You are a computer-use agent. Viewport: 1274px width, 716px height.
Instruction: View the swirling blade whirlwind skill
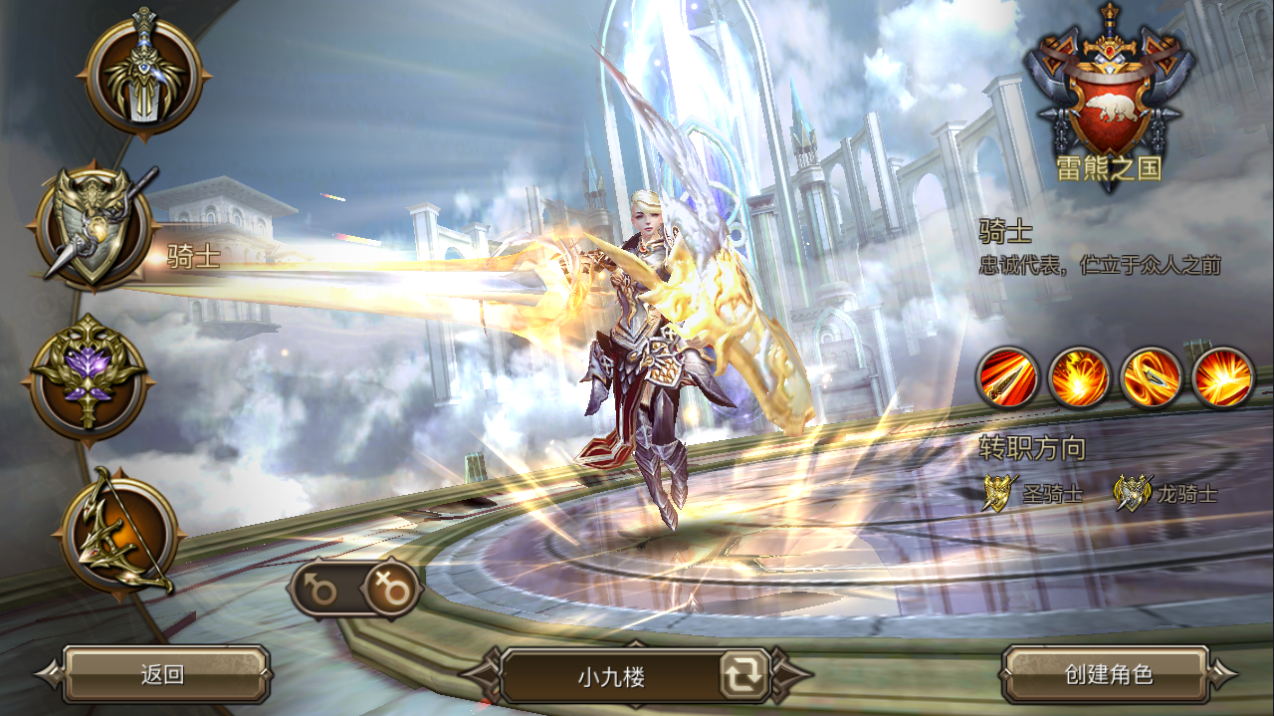coord(1151,377)
